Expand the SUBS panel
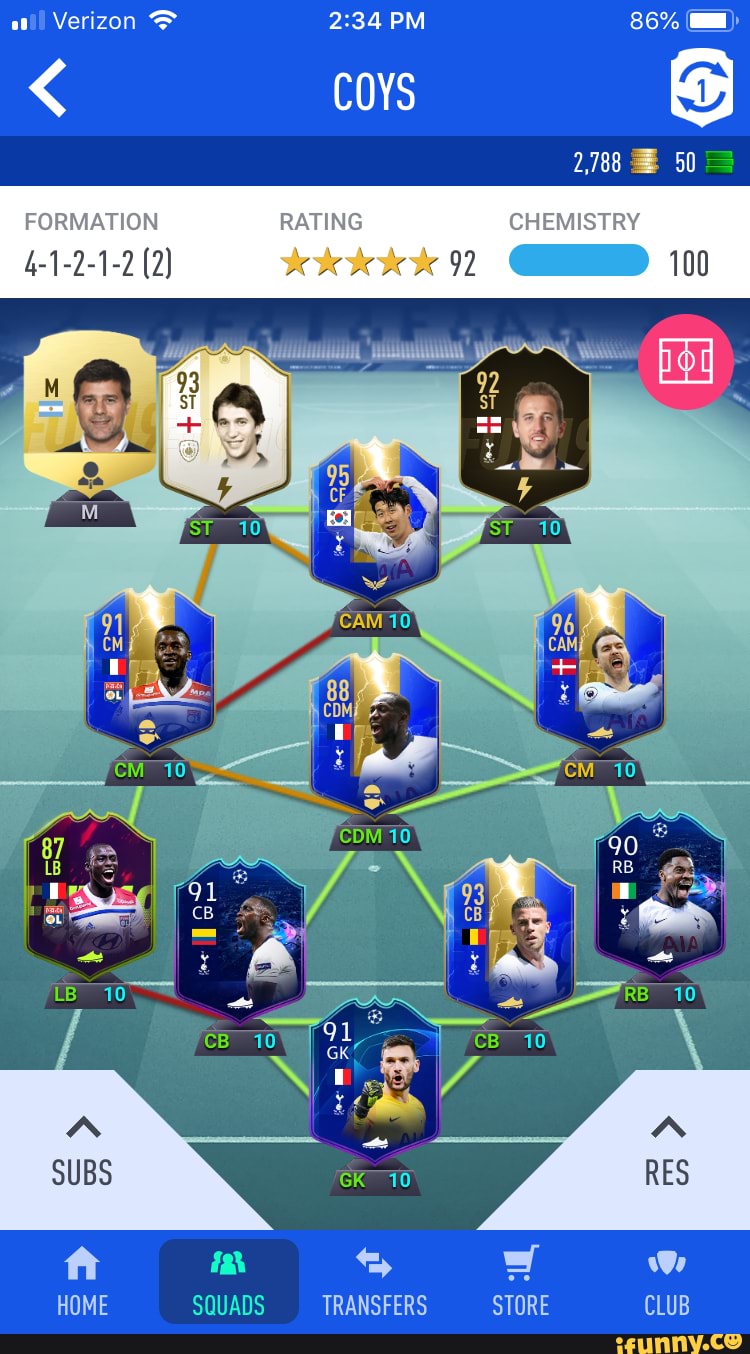The height and width of the screenshot is (1354, 750). coord(82,1152)
